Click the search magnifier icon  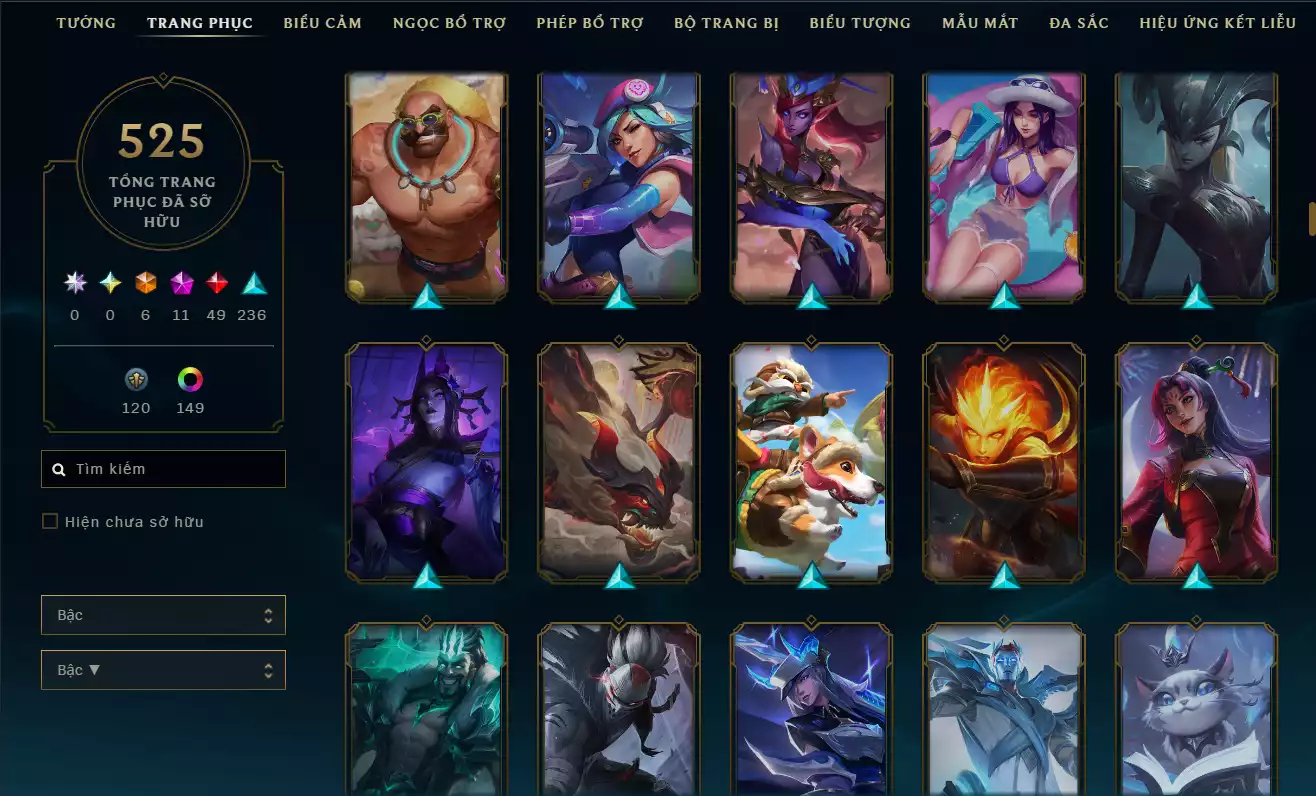tap(57, 468)
